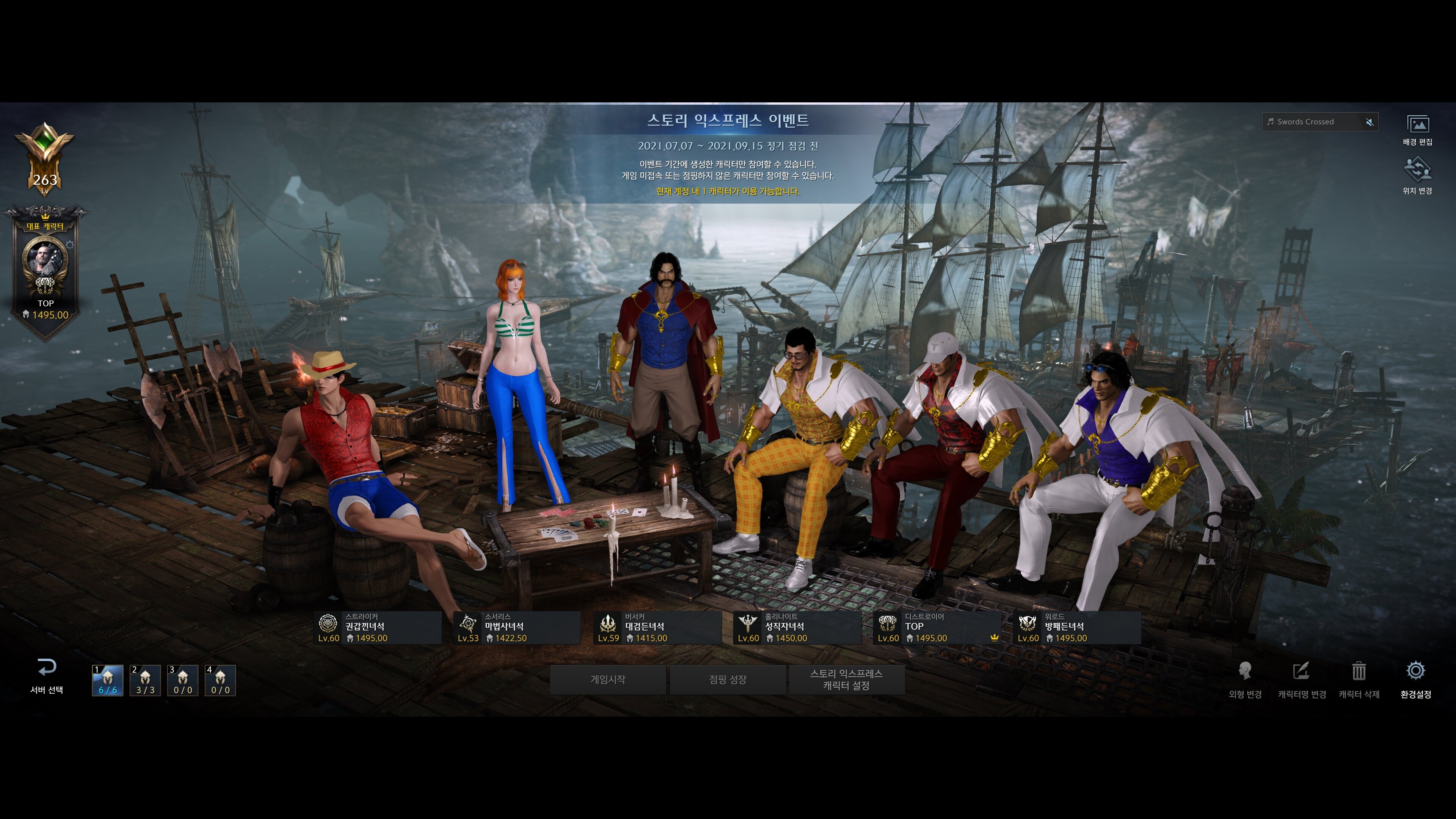Open 점핑 성장 option

pos(728,679)
